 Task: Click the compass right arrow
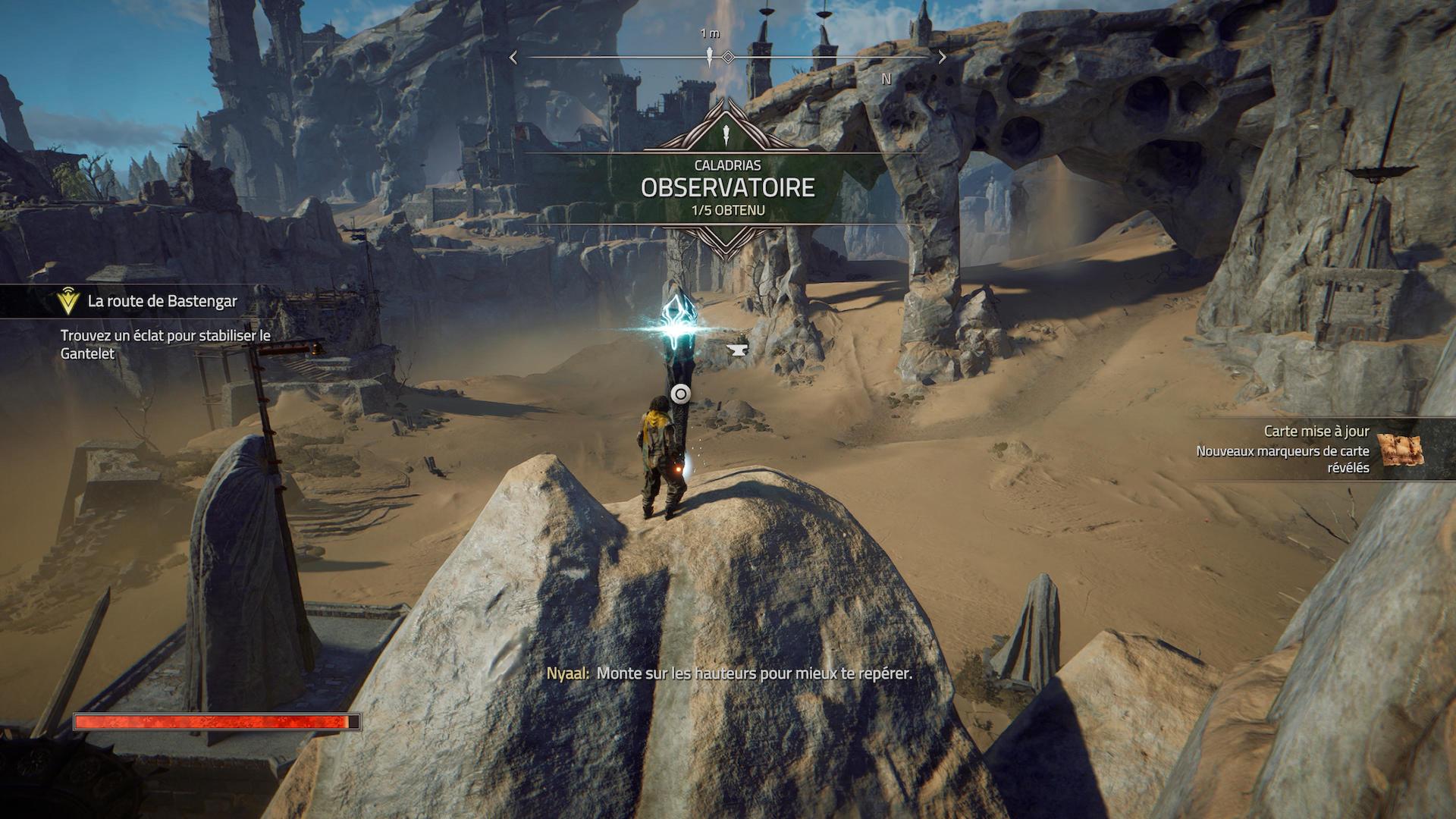point(942,58)
